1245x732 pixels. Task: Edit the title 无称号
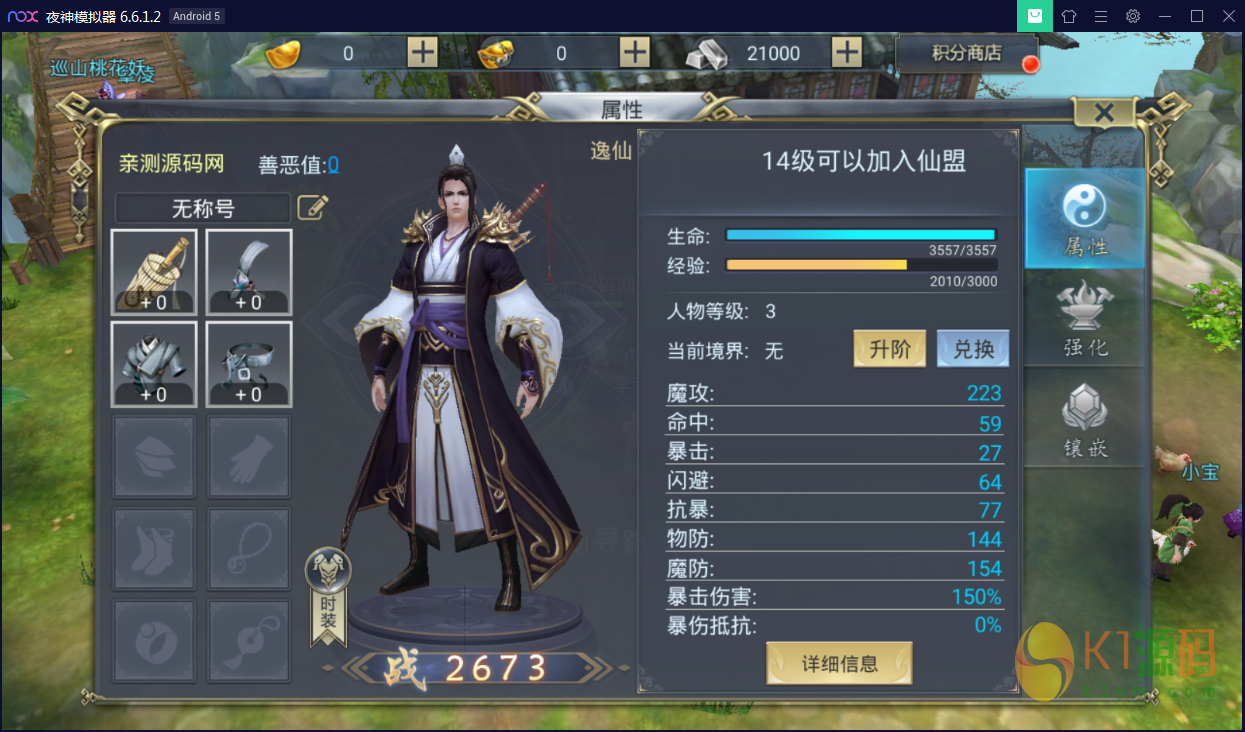tap(313, 208)
